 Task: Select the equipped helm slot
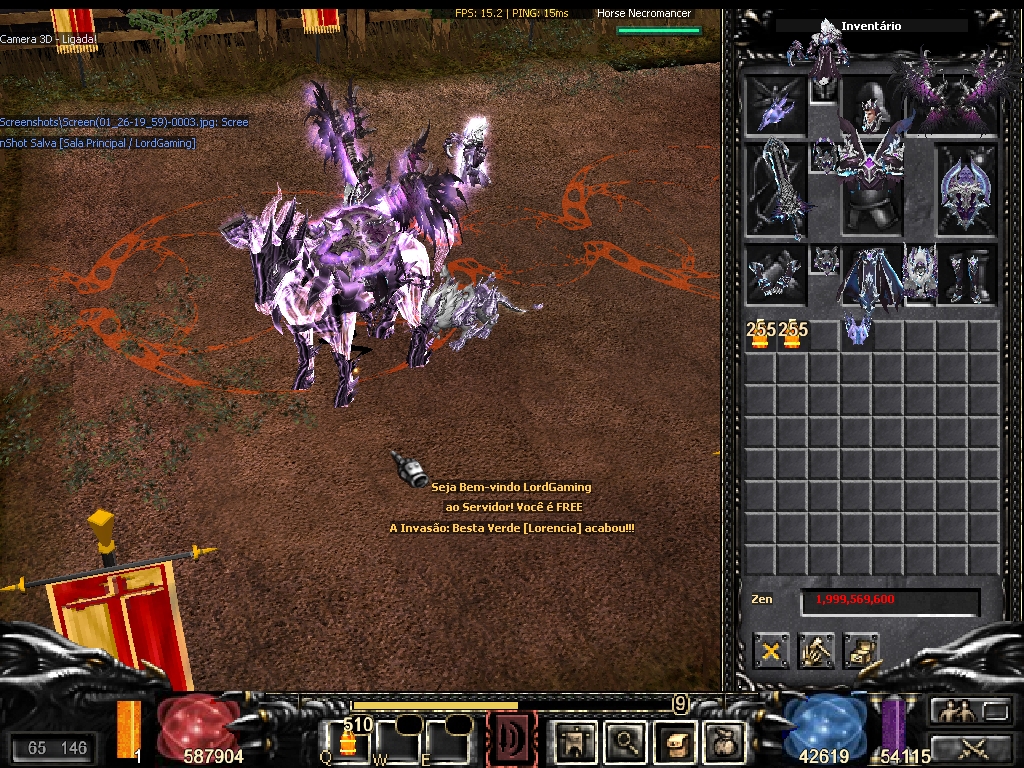point(872,106)
